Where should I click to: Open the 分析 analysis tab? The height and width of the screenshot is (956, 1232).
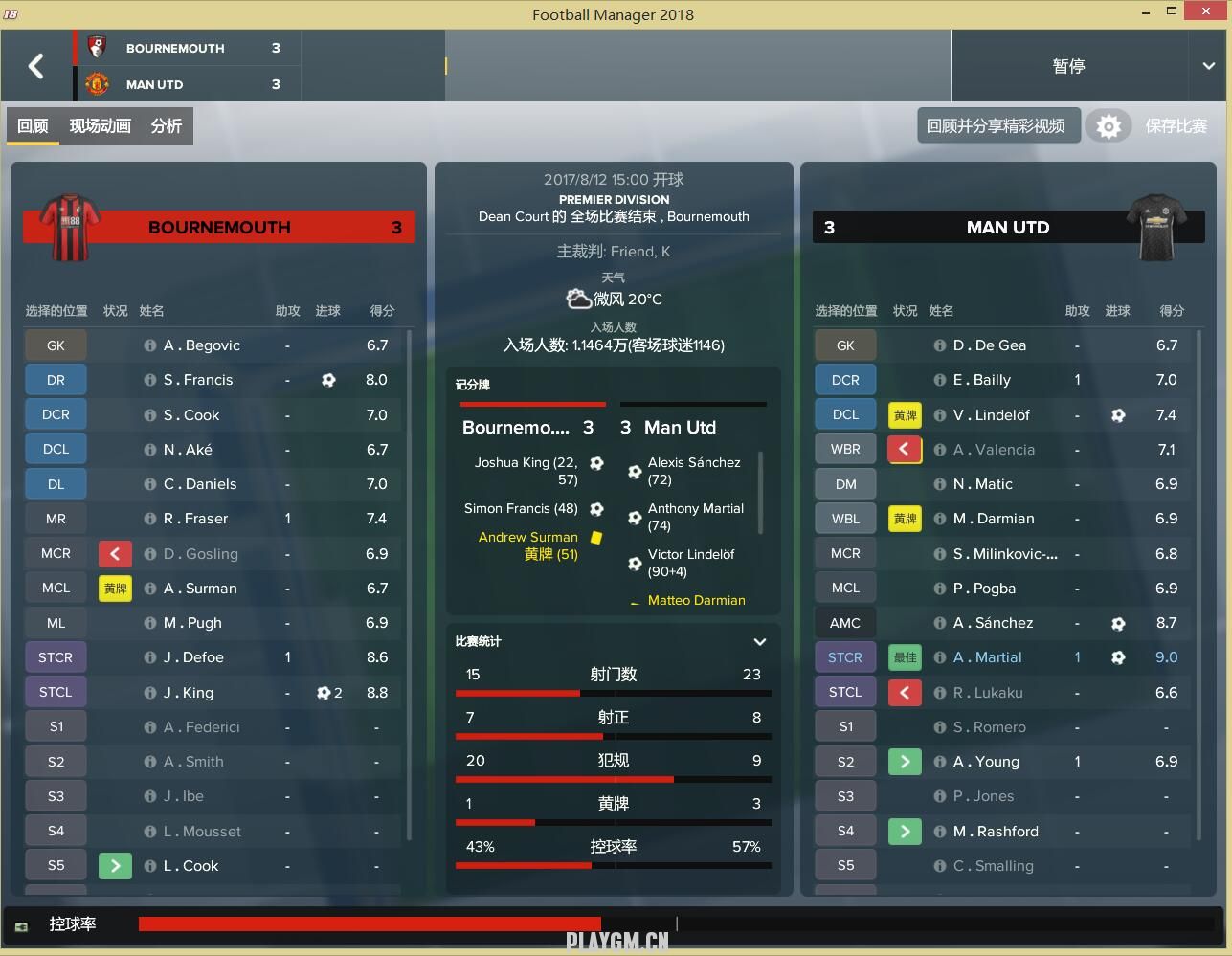tap(166, 126)
